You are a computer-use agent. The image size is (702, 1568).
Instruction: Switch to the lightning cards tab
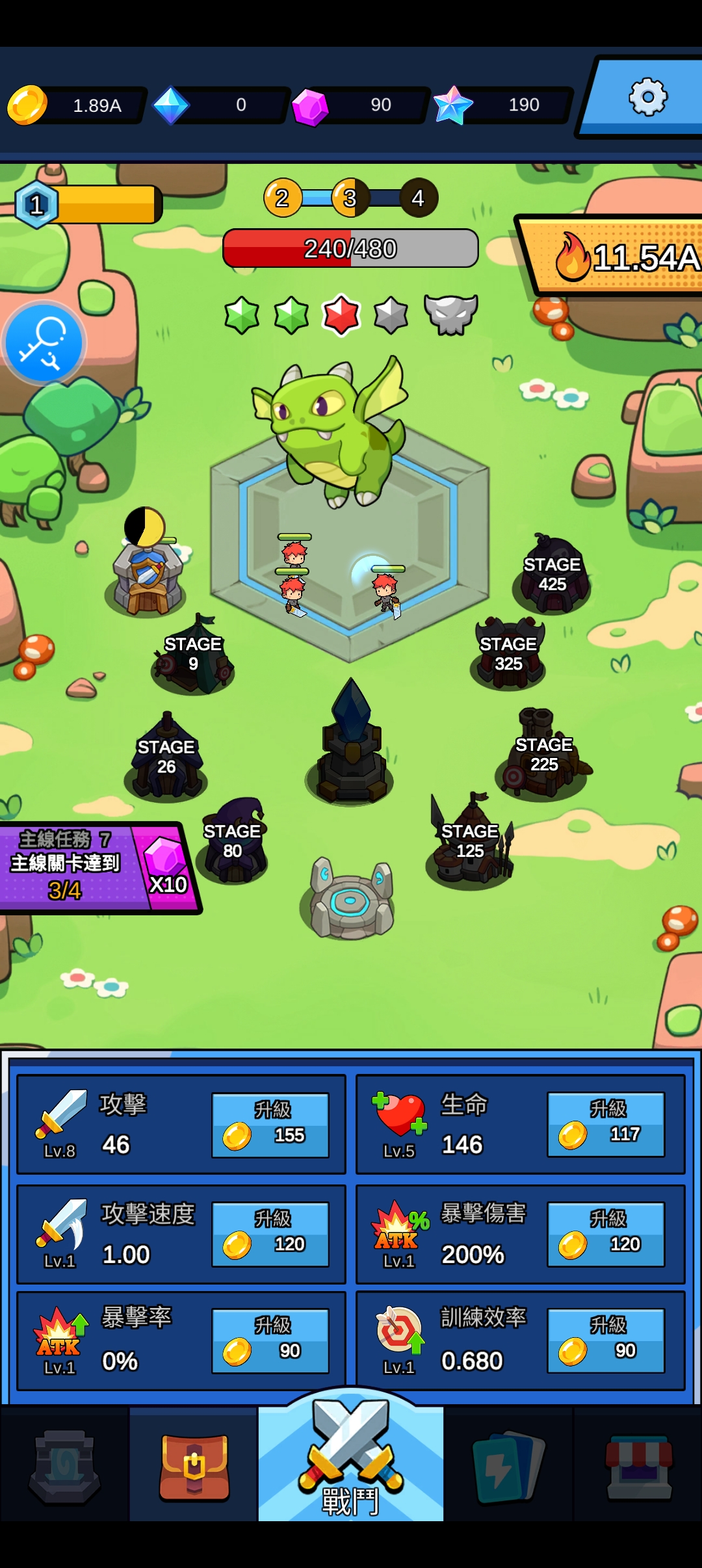pyautogui.click(x=508, y=1466)
